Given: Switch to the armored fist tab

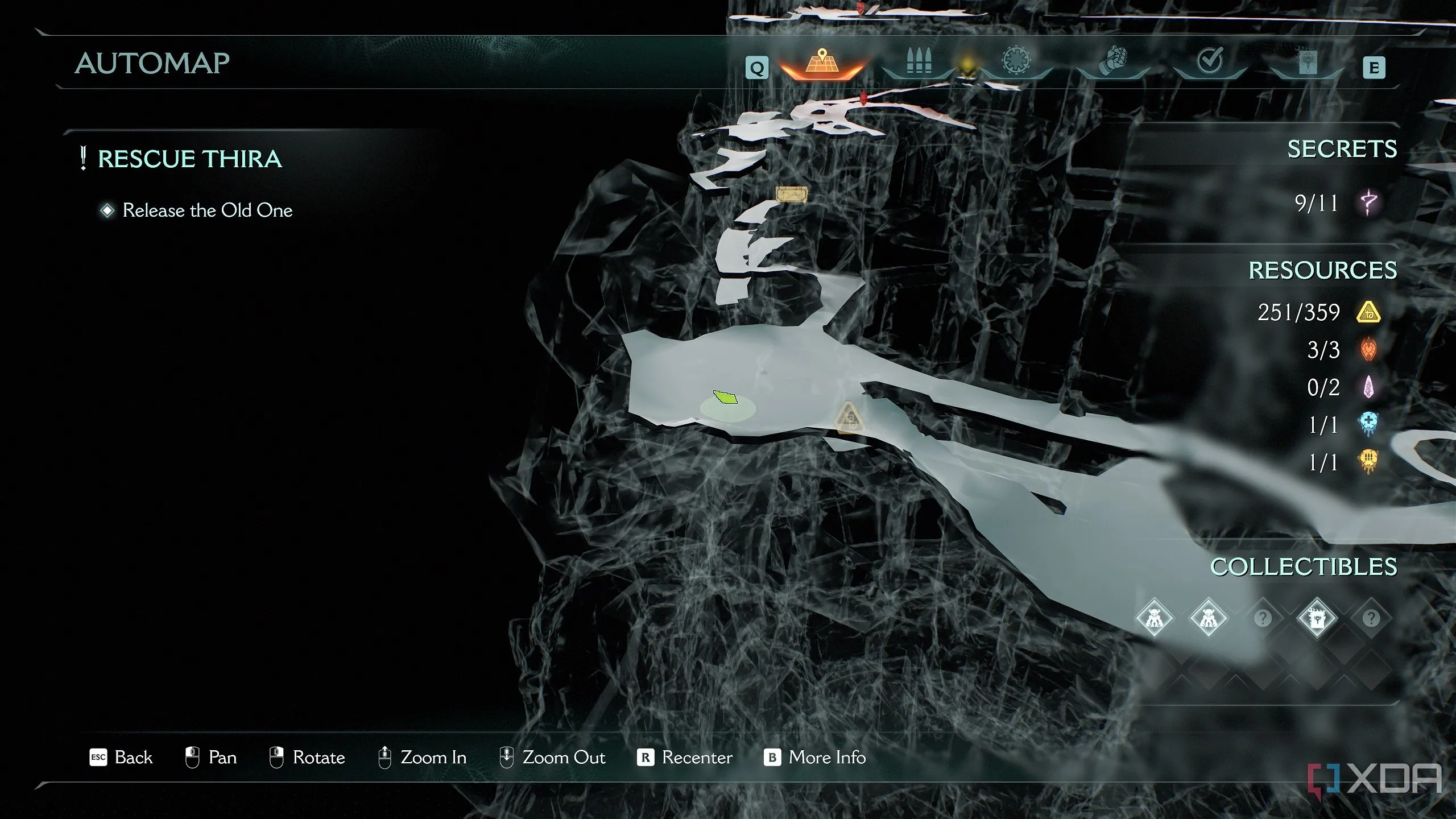Looking at the screenshot, I should click(1113, 61).
